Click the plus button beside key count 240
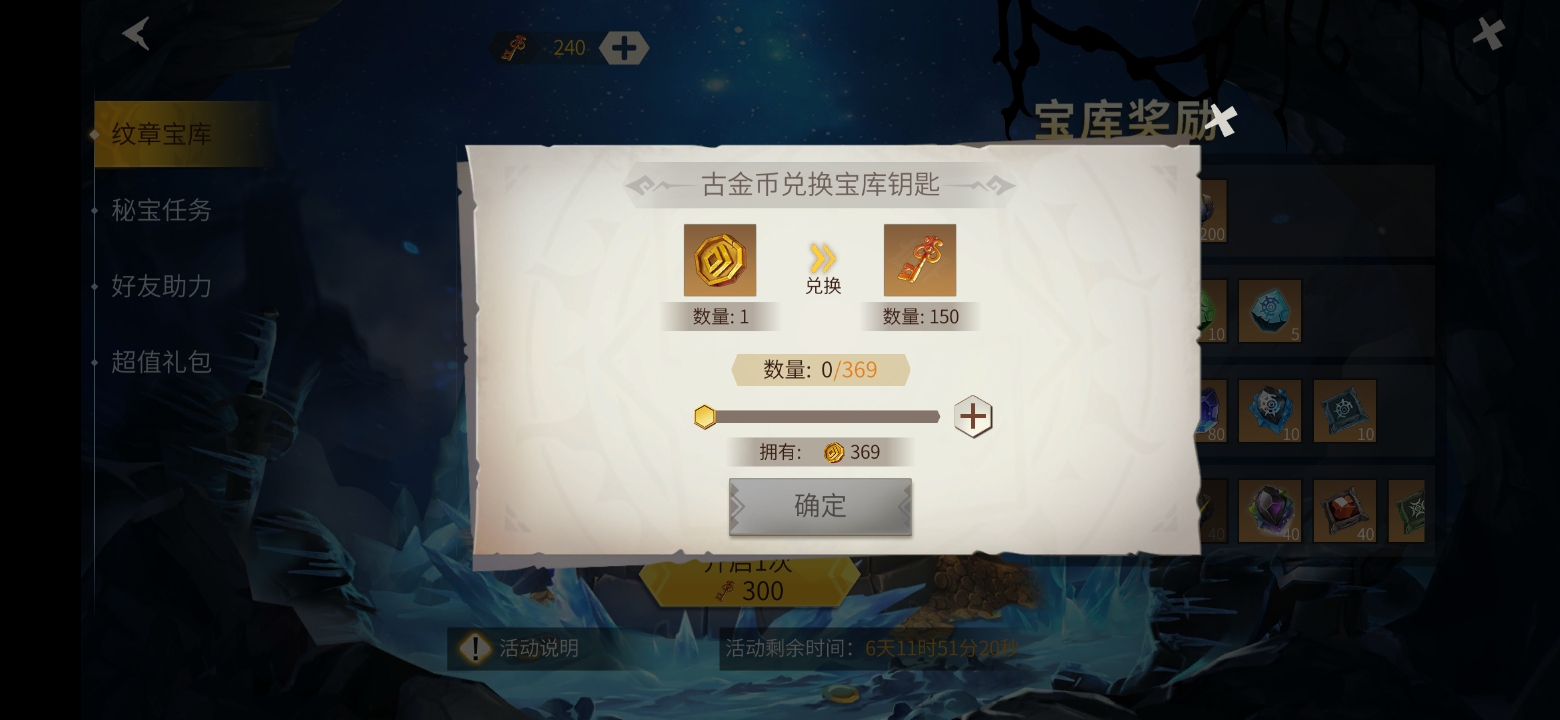The image size is (1560, 720). click(624, 47)
